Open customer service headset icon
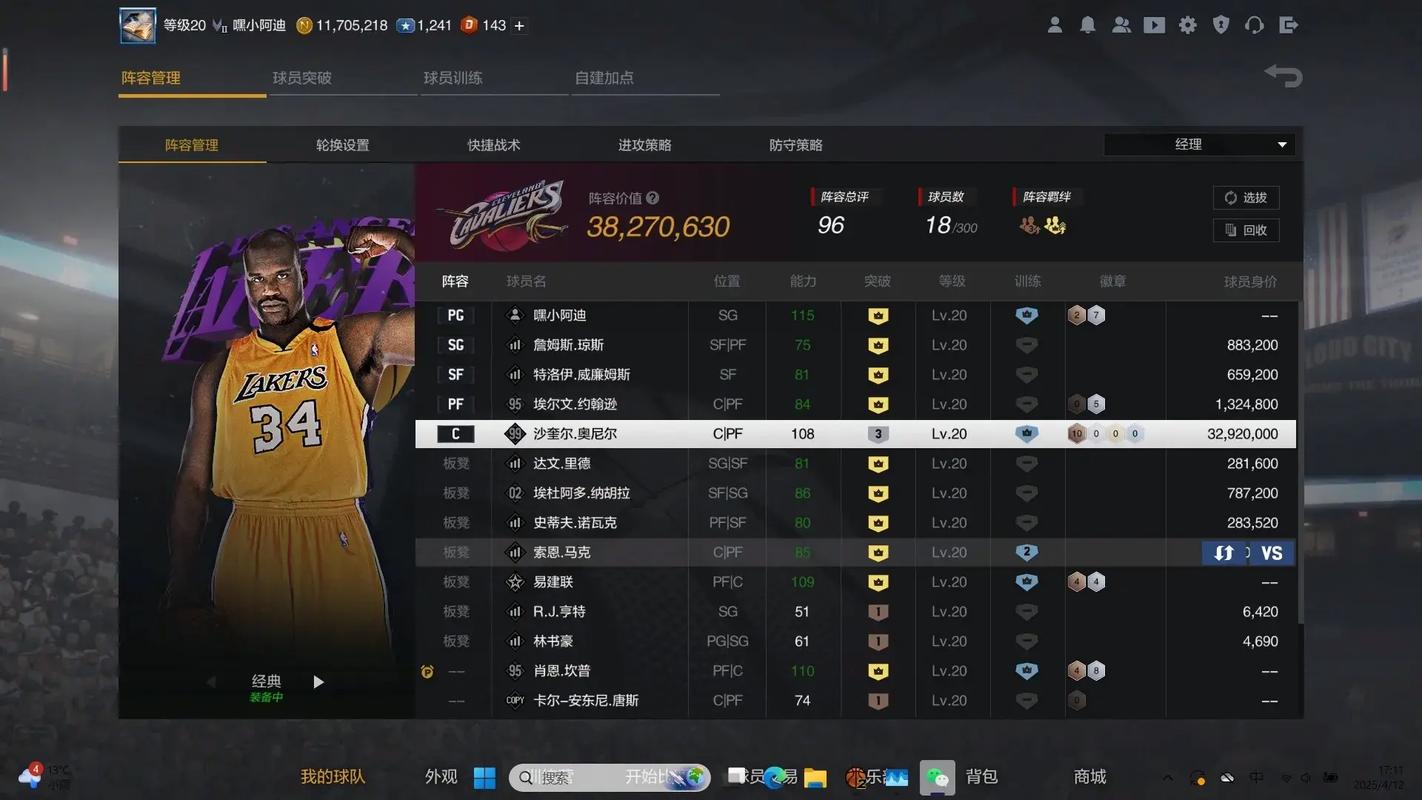Image resolution: width=1422 pixels, height=800 pixels. pos(1254,24)
